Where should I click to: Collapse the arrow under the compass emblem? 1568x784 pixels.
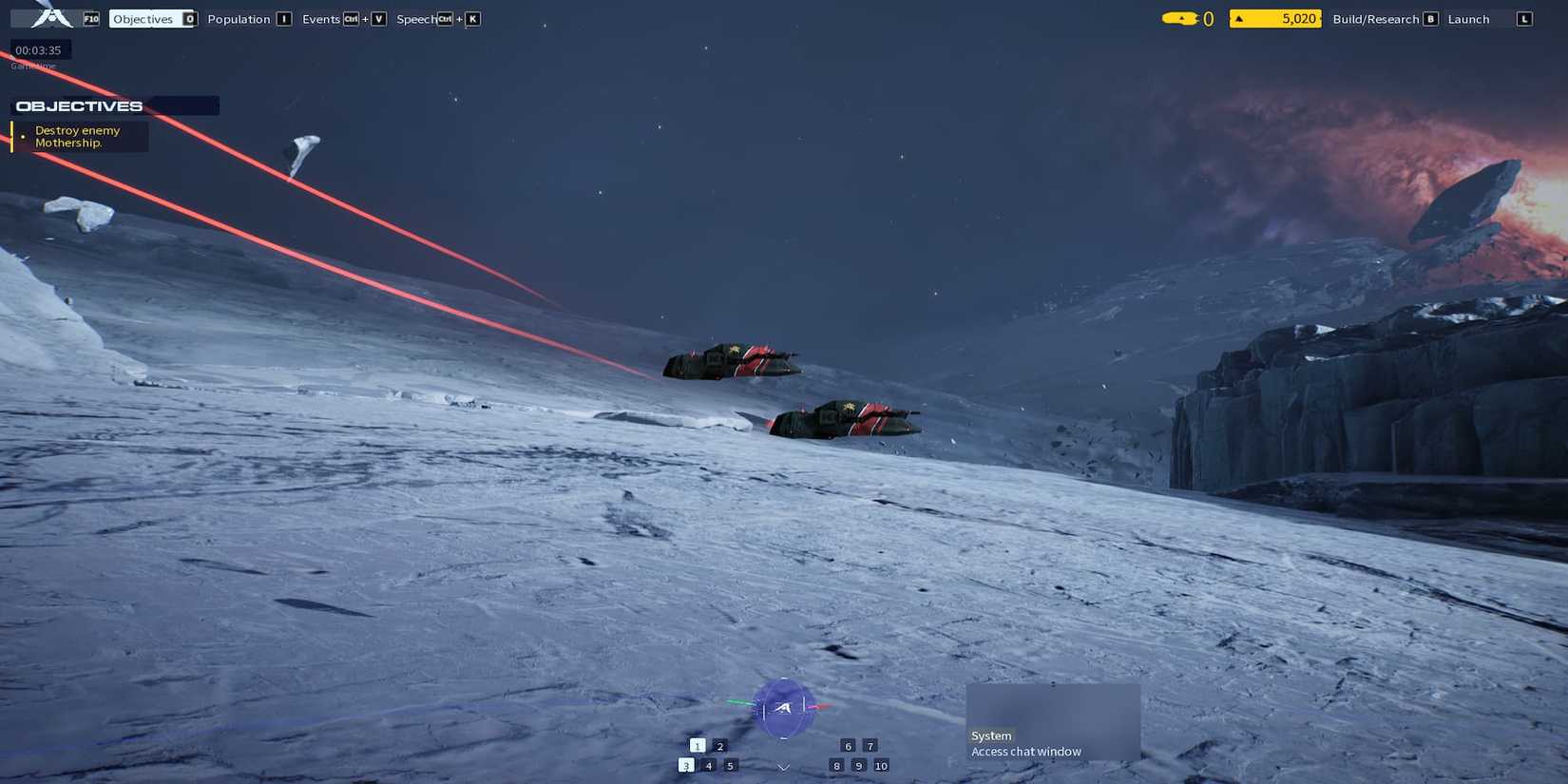[782, 764]
